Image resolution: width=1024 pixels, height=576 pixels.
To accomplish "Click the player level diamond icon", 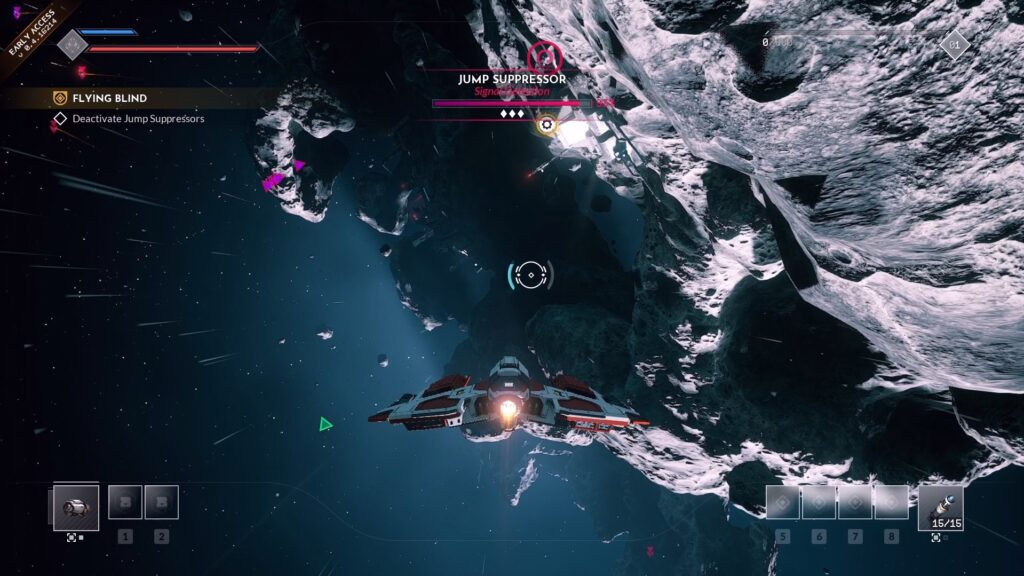I will (954, 44).
